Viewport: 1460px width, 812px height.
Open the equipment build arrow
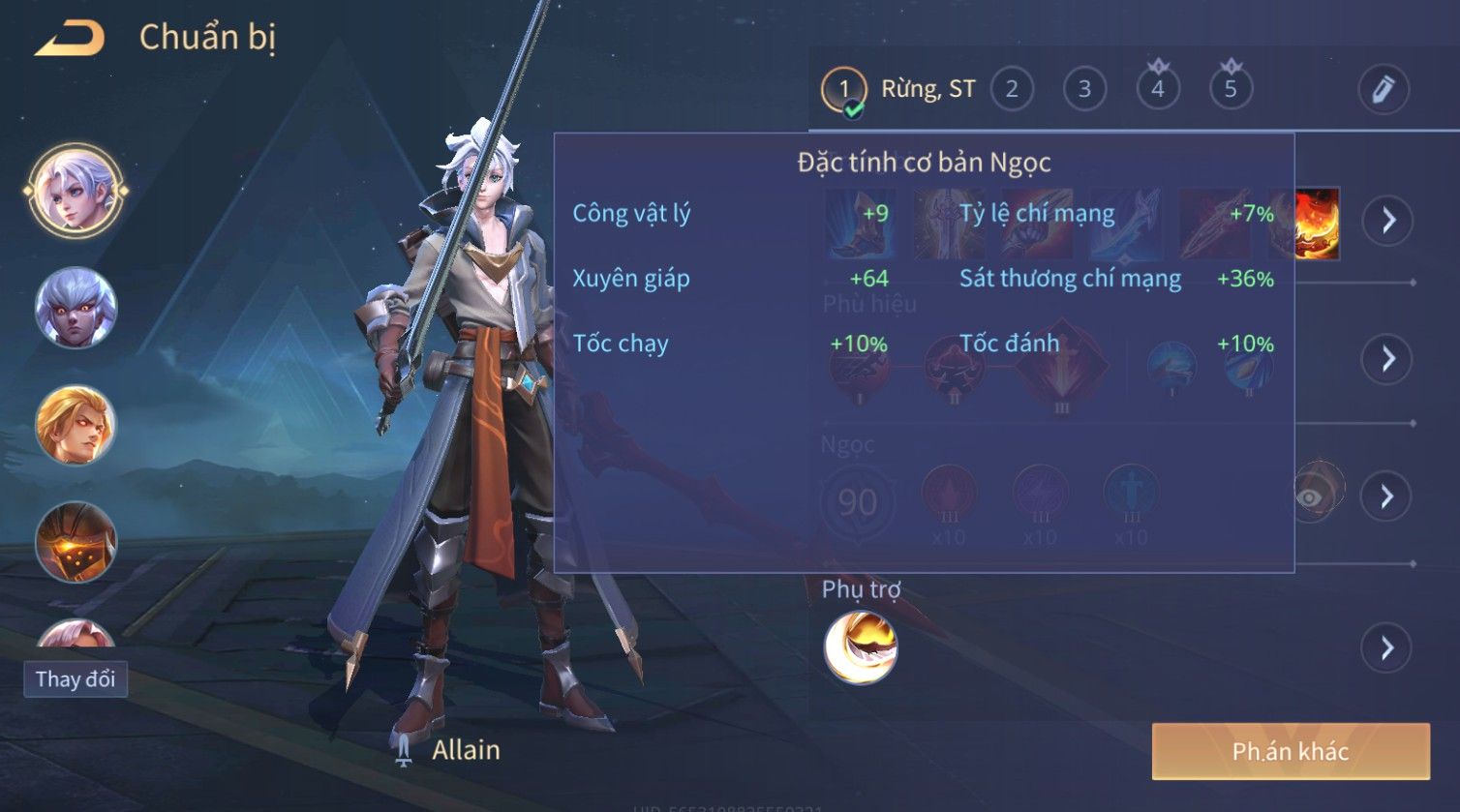[1387, 221]
